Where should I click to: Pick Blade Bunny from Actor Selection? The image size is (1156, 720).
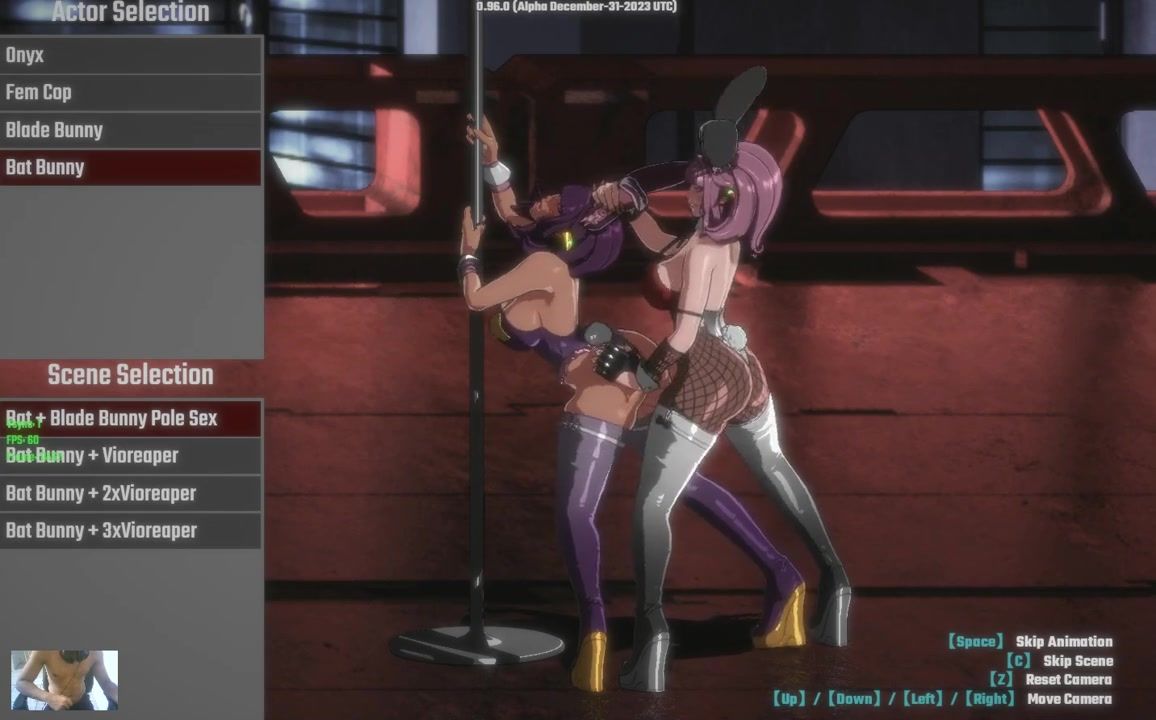click(x=130, y=130)
